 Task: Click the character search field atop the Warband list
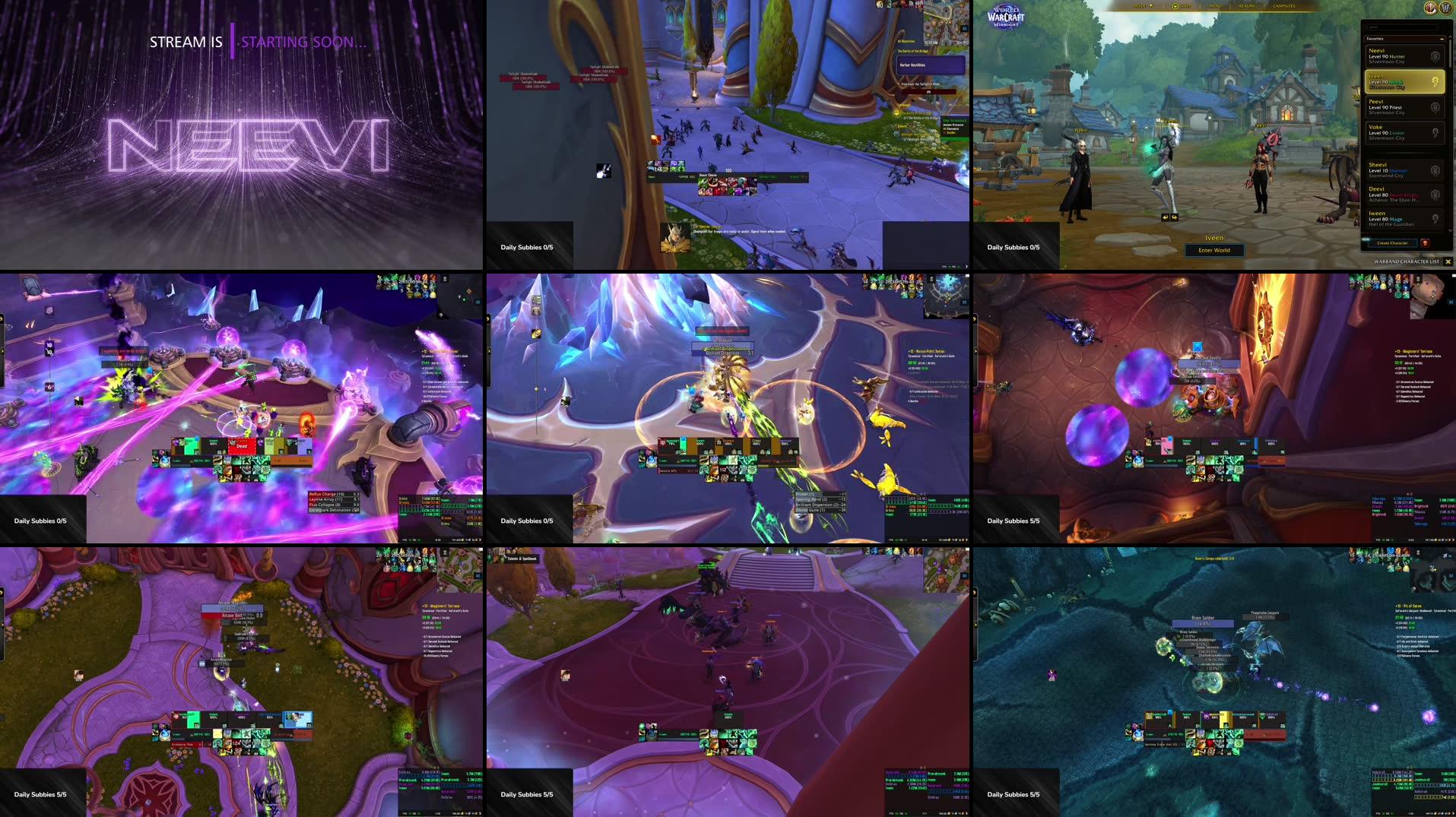[x=1402, y=27]
